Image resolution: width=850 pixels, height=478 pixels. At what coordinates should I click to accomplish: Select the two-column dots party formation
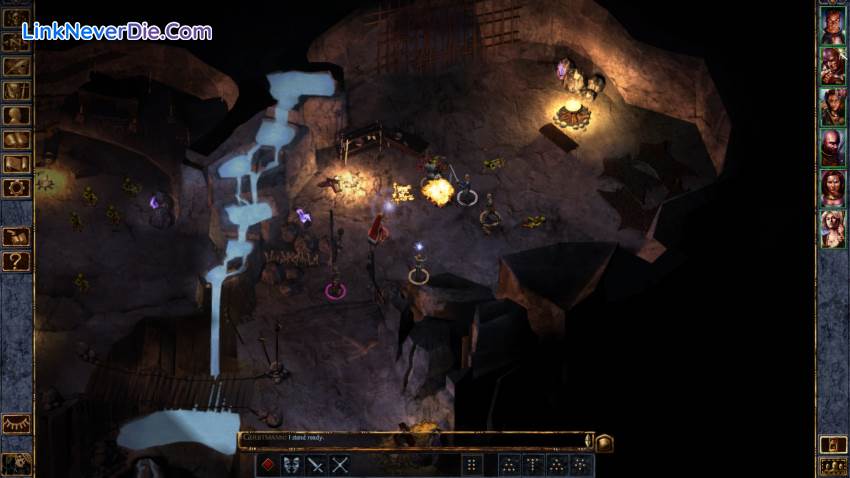click(472, 464)
